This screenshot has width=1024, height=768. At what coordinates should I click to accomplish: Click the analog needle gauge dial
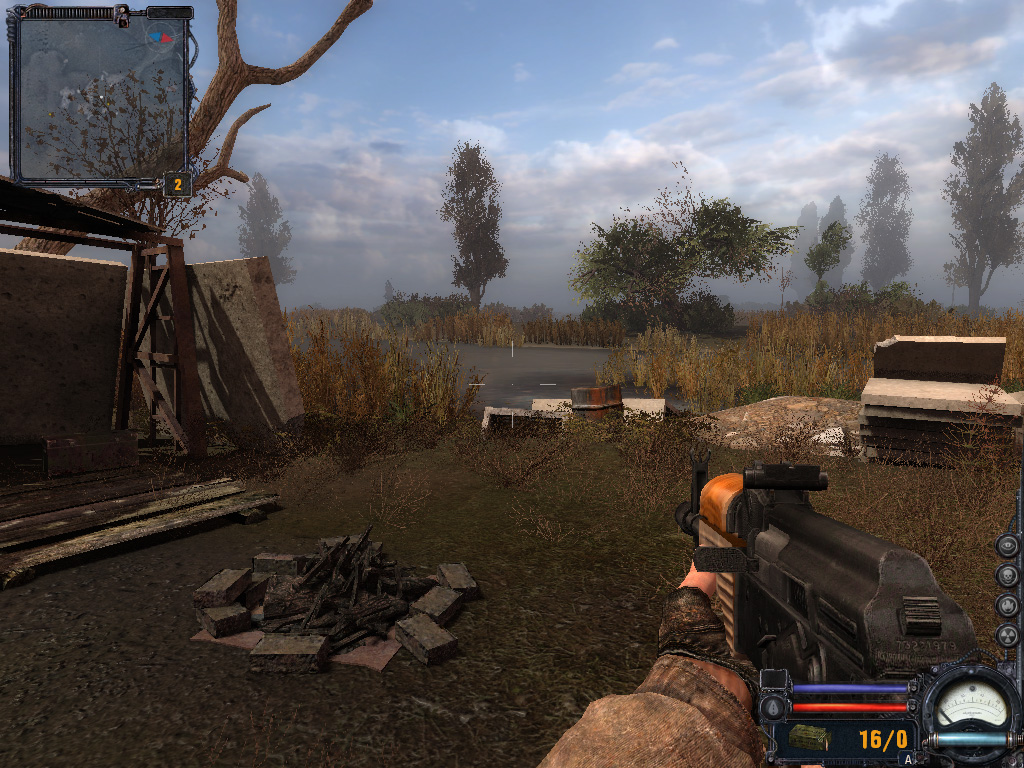[971, 706]
